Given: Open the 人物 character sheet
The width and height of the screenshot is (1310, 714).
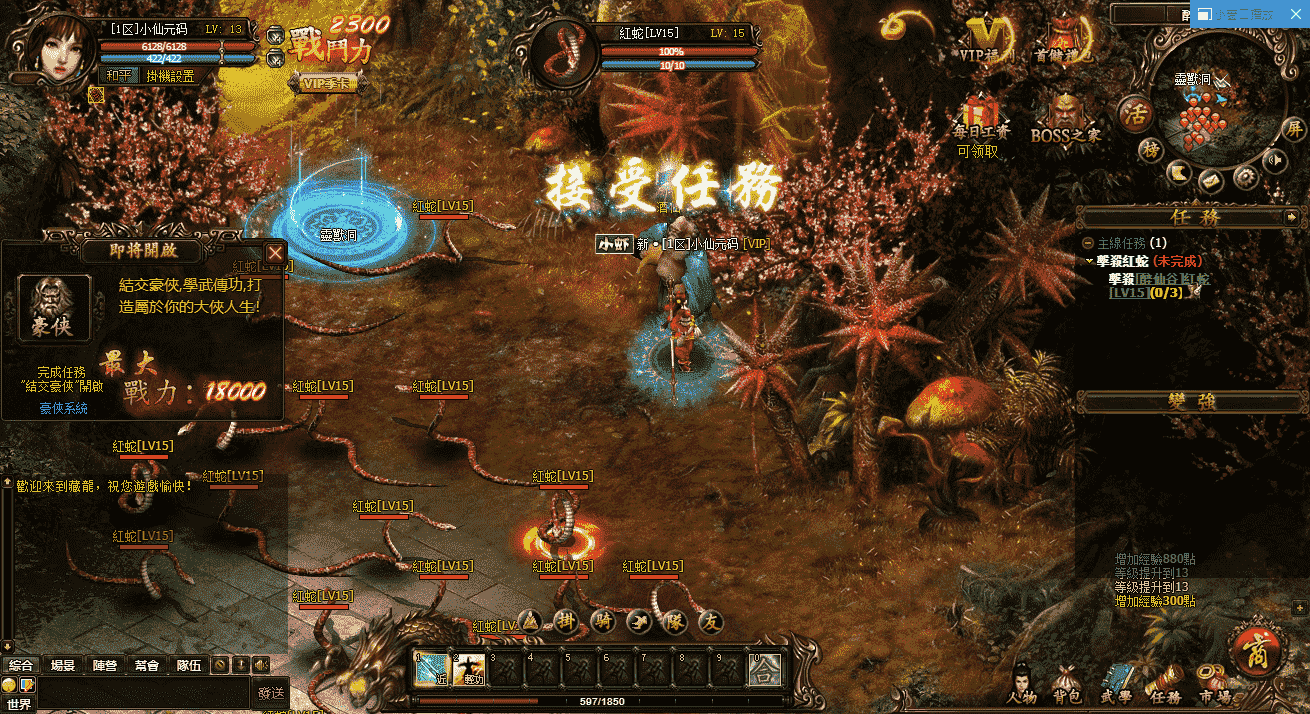Looking at the screenshot, I should [1023, 686].
